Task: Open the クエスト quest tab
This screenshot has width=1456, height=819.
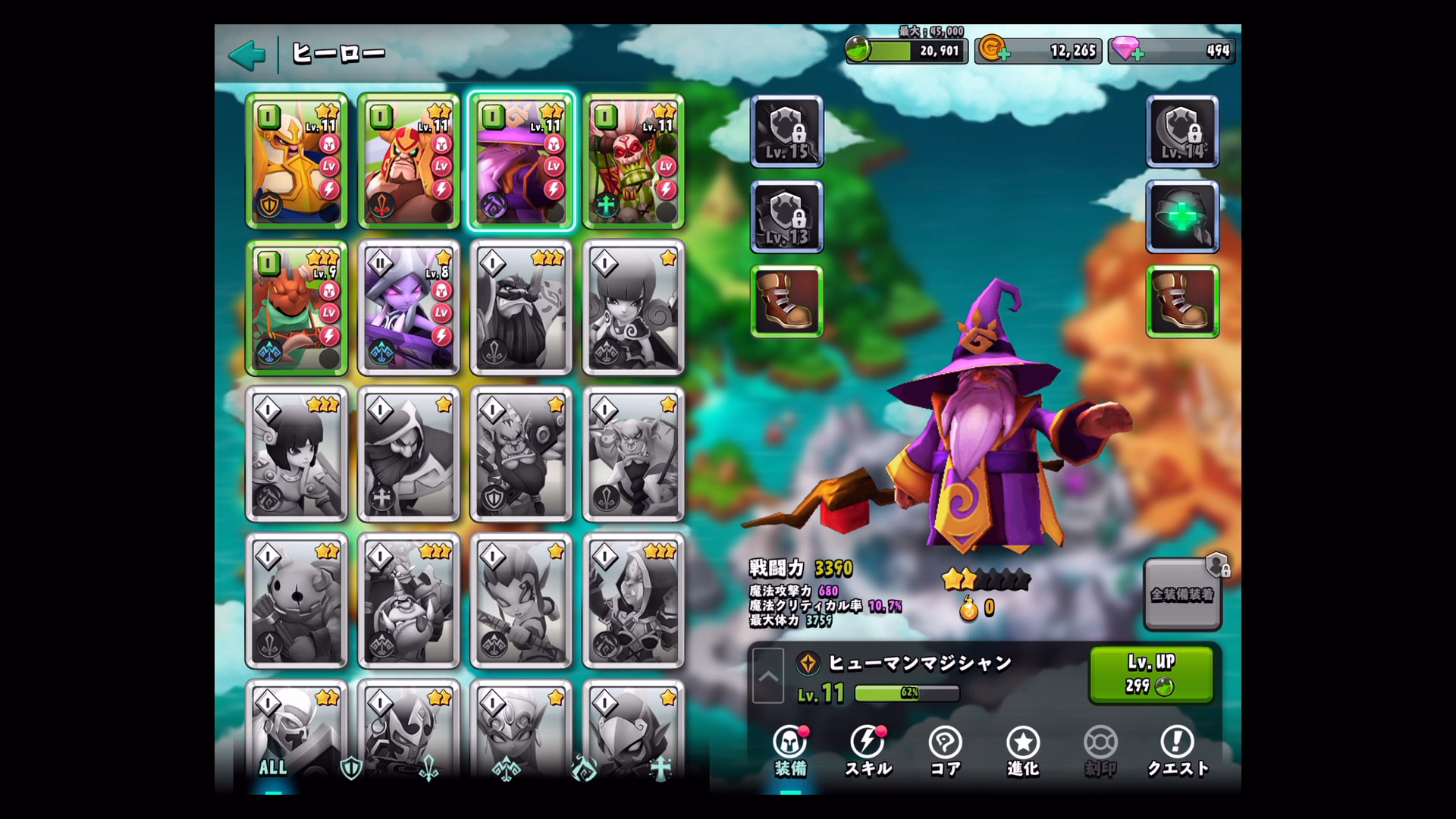Action: click(x=1177, y=751)
